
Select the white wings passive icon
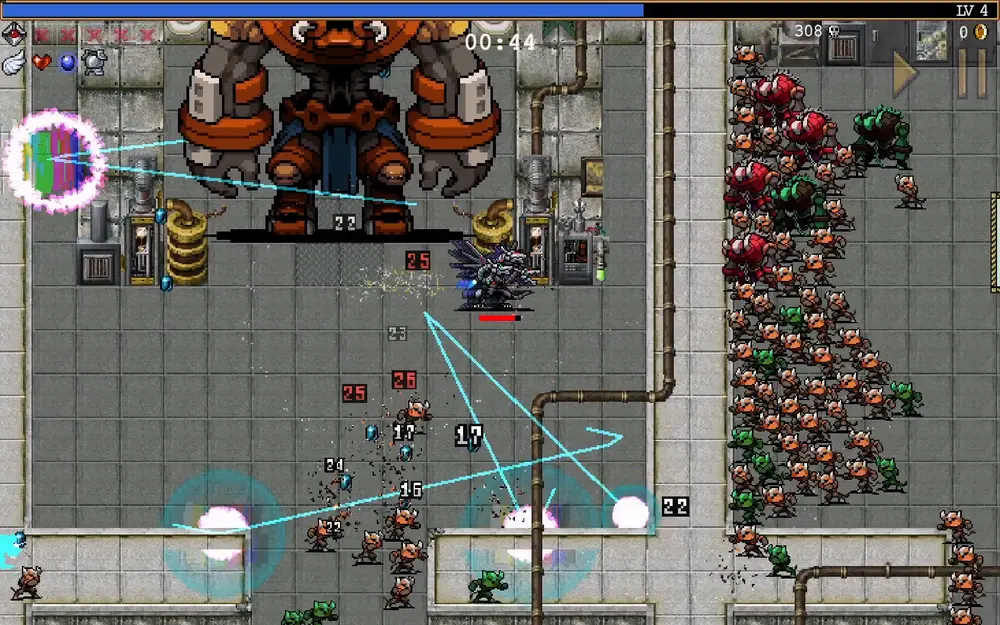[14, 62]
